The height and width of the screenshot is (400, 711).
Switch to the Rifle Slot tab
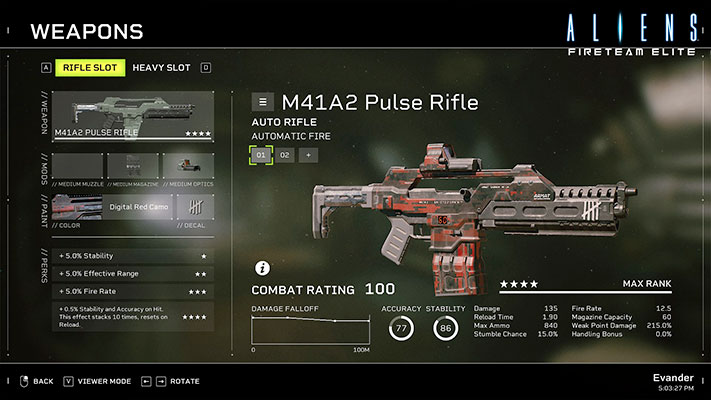(x=90, y=68)
